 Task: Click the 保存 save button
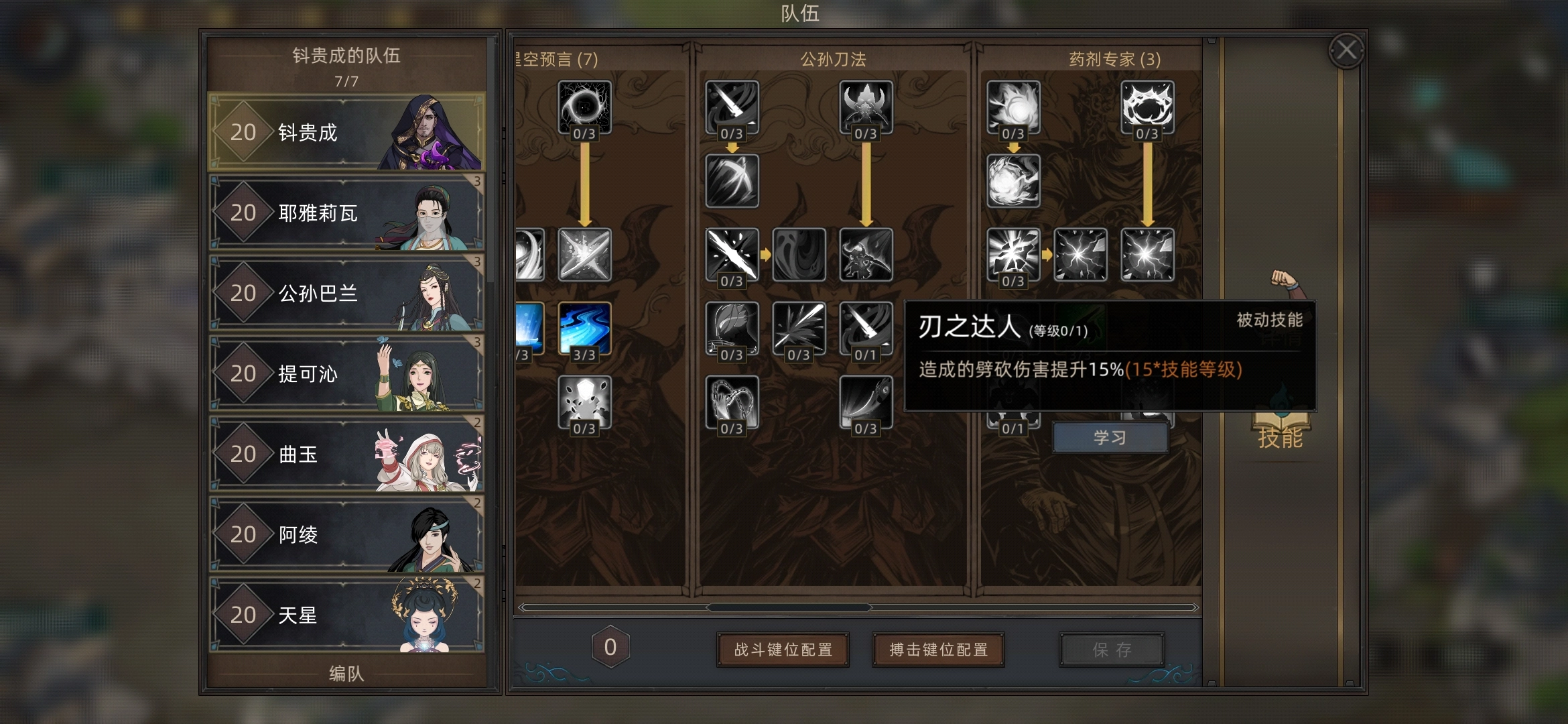coord(1112,650)
